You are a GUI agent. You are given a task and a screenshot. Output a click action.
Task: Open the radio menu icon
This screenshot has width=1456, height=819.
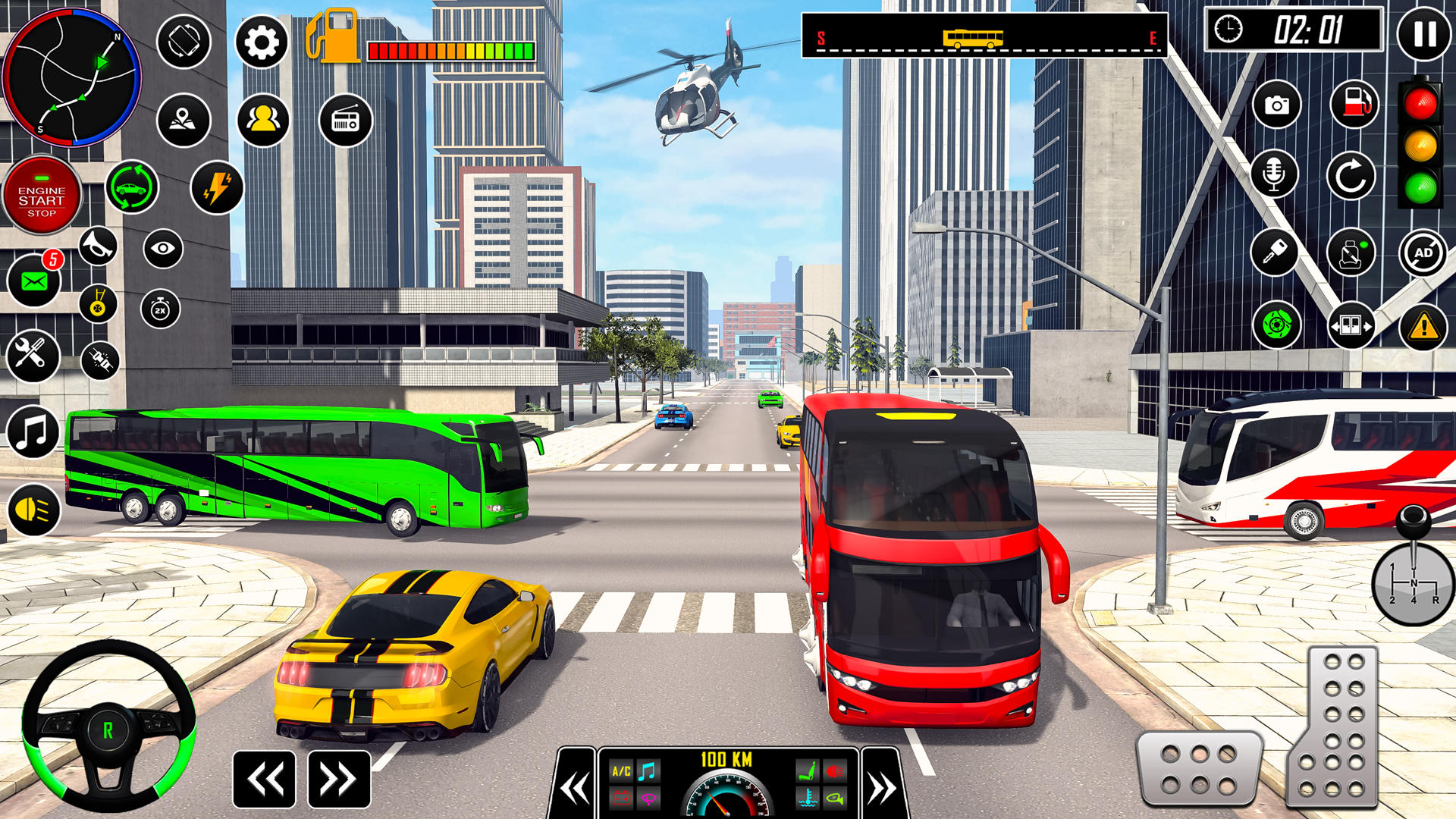coord(346,120)
